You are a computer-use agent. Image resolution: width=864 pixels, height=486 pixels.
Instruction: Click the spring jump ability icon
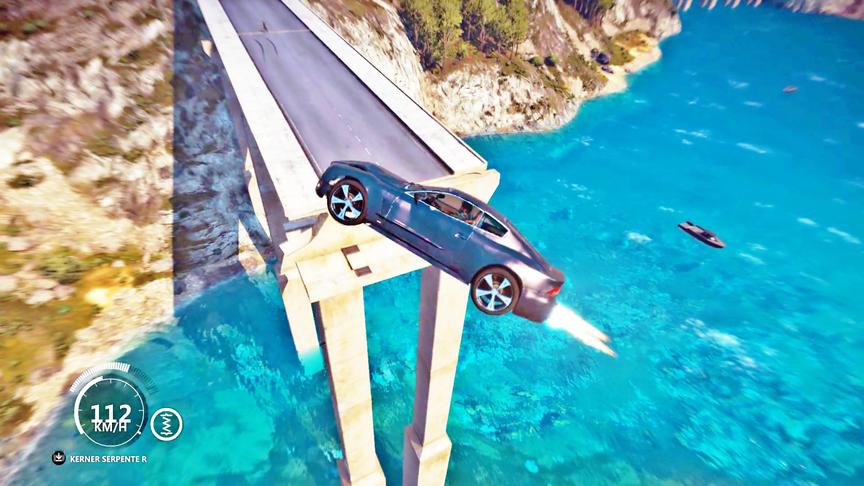pos(166,424)
